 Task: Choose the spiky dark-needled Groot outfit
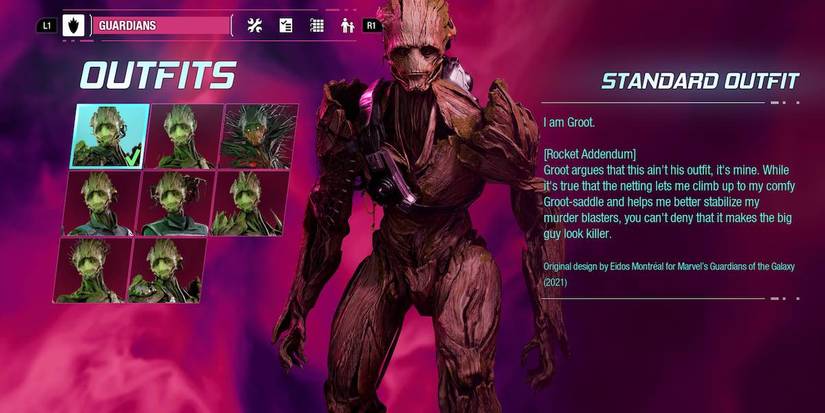[259, 136]
